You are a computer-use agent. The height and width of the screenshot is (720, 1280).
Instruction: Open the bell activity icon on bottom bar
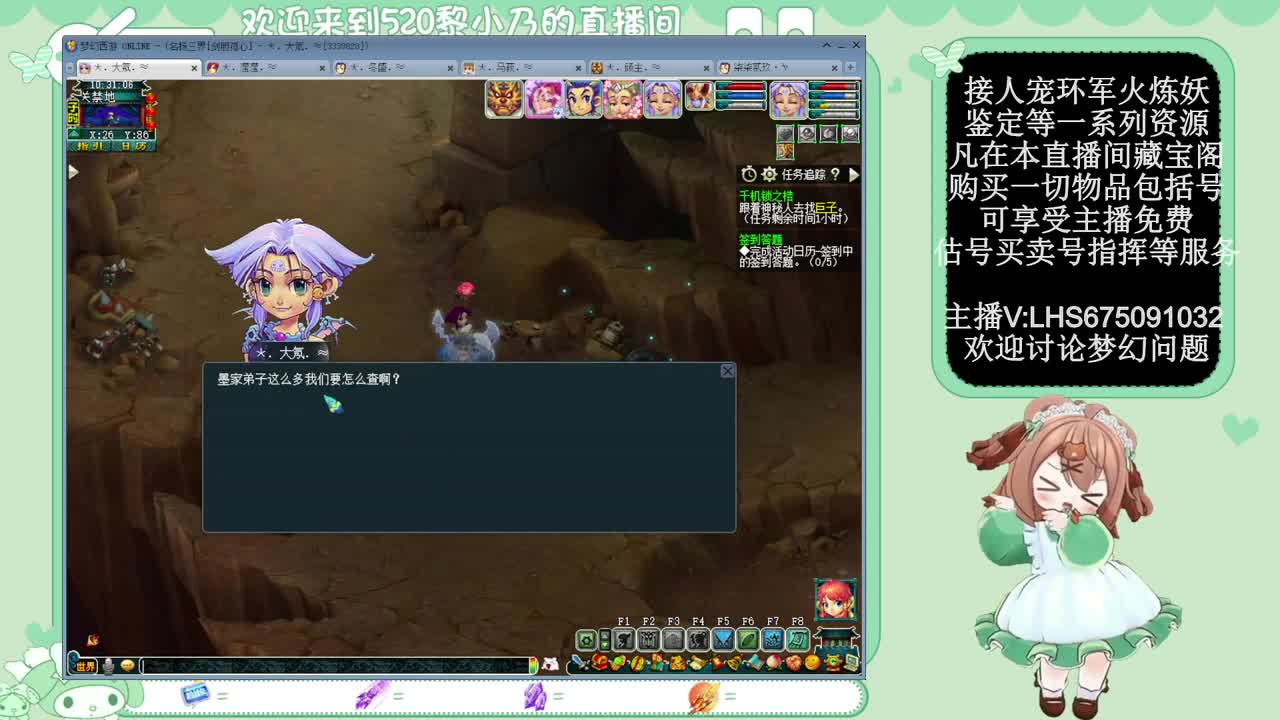click(x=732, y=662)
